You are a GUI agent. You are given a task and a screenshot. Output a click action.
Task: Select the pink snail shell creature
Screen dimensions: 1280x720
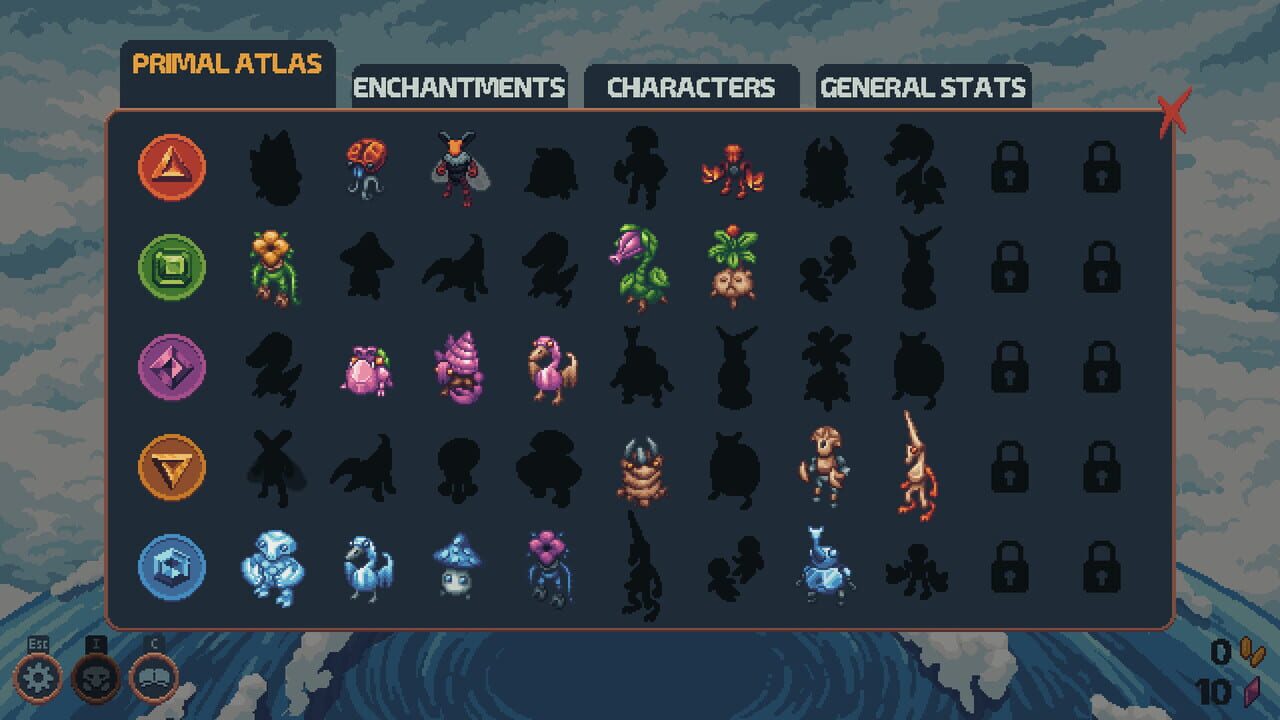pyautogui.click(x=460, y=367)
